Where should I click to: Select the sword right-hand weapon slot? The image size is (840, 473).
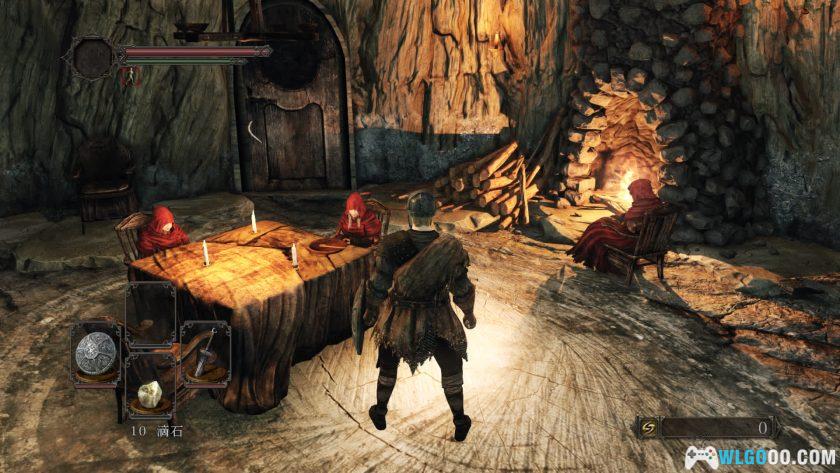coord(205,351)
